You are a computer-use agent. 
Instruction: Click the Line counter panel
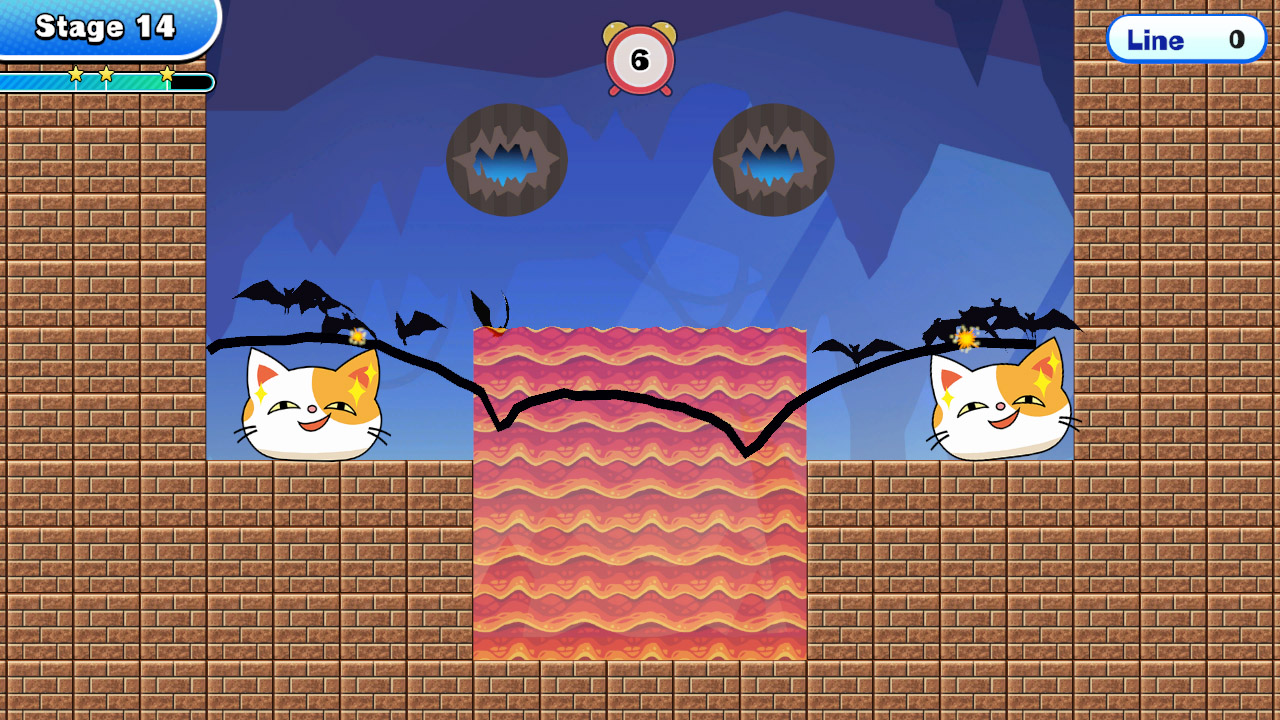point(1188,40)
